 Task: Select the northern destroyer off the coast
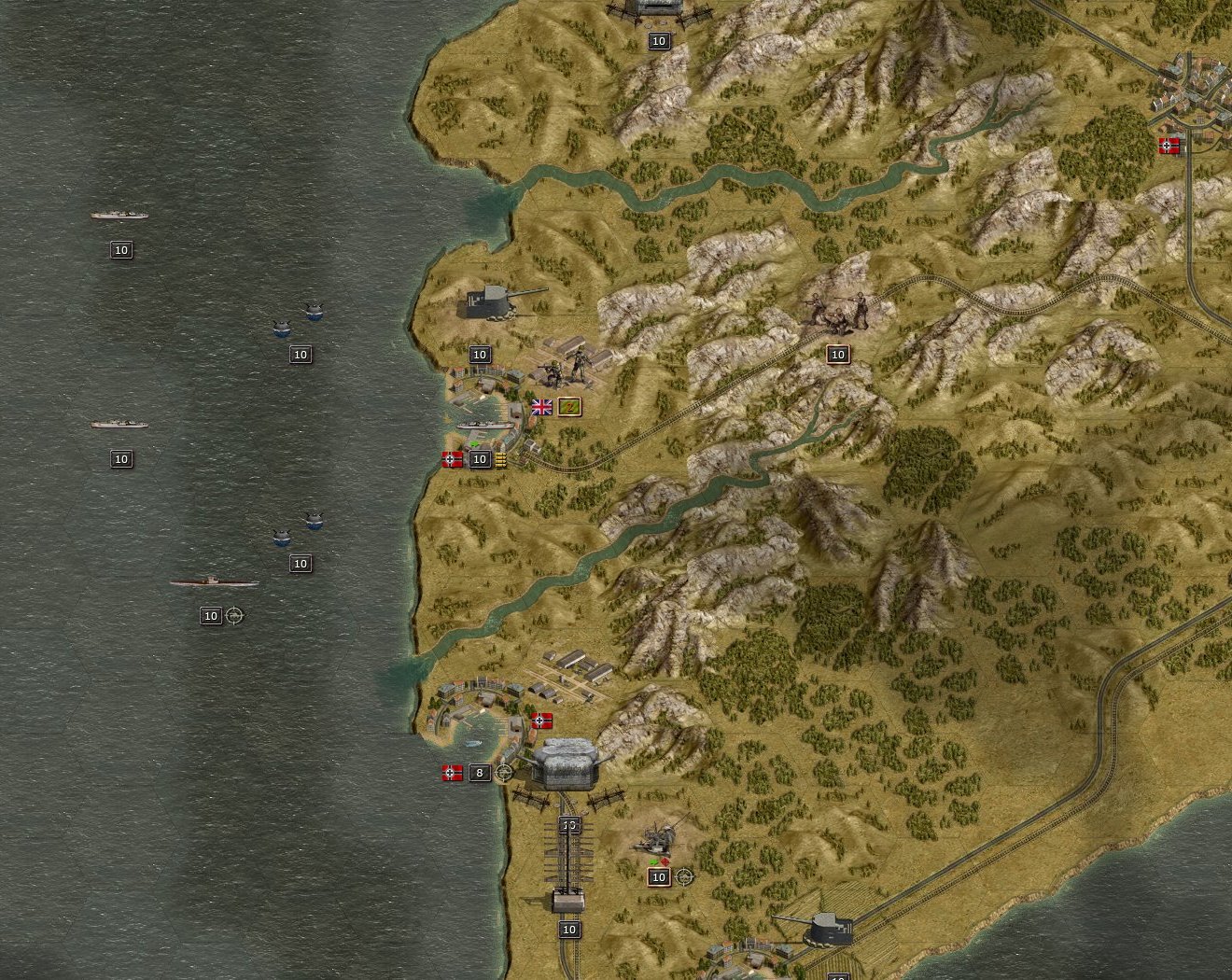pos(119,215)
